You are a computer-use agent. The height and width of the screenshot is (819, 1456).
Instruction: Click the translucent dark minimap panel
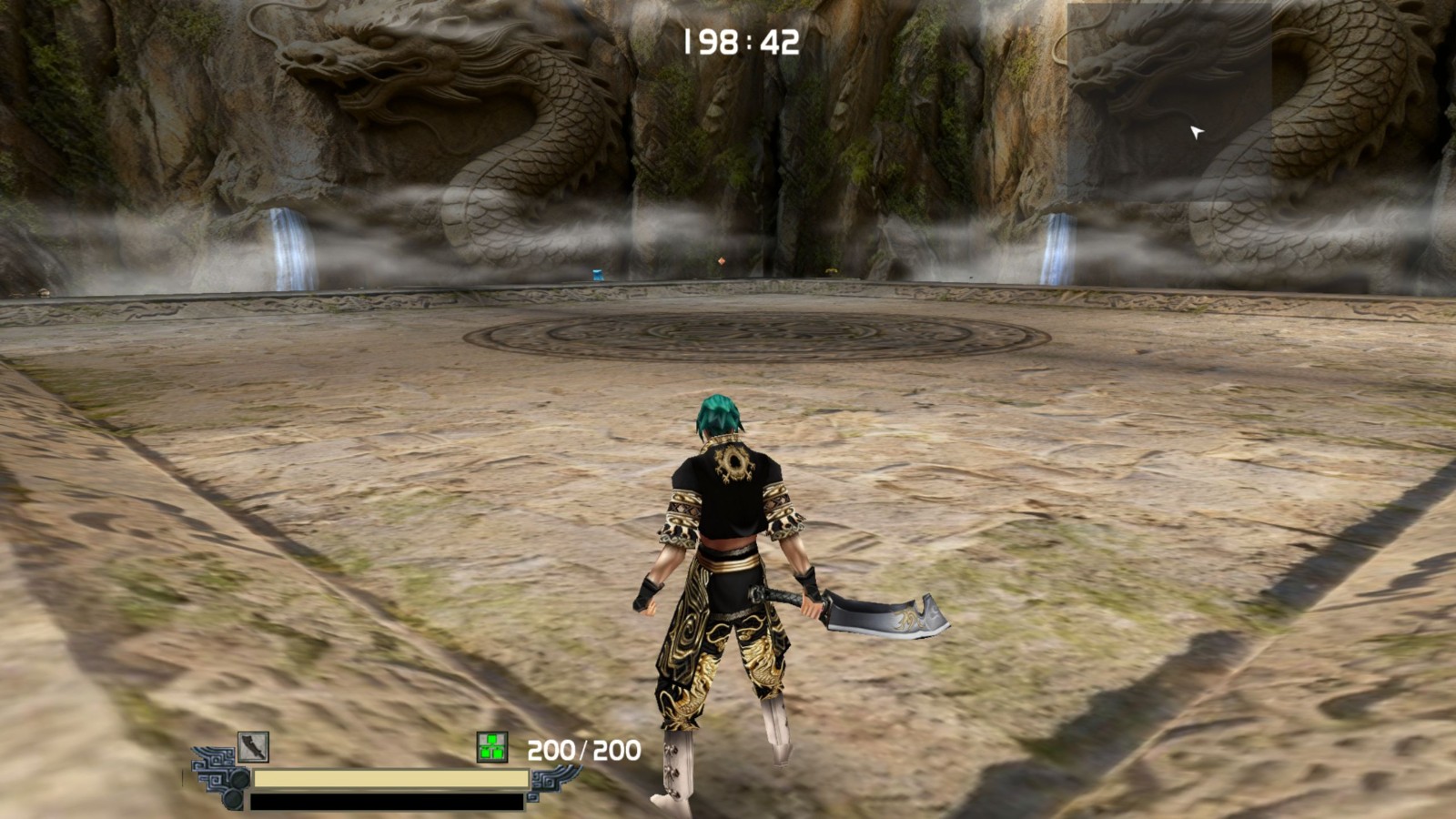1168,91
